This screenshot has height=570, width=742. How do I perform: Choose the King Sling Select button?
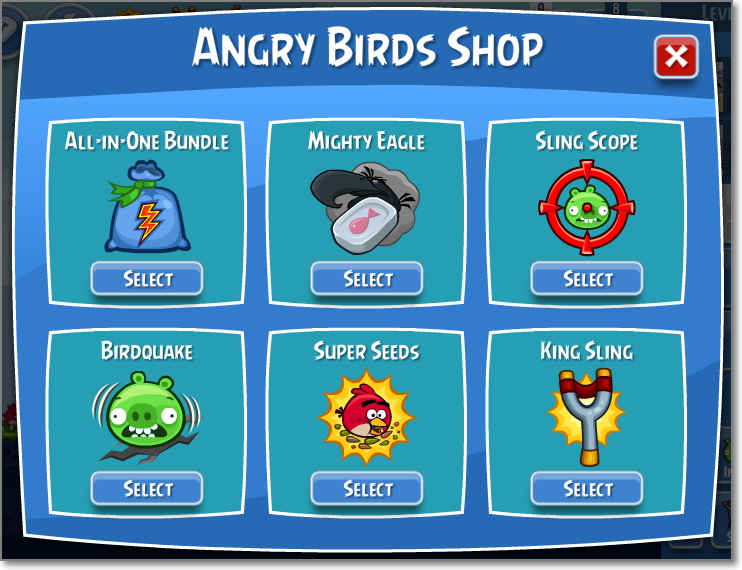click(587, 489)
